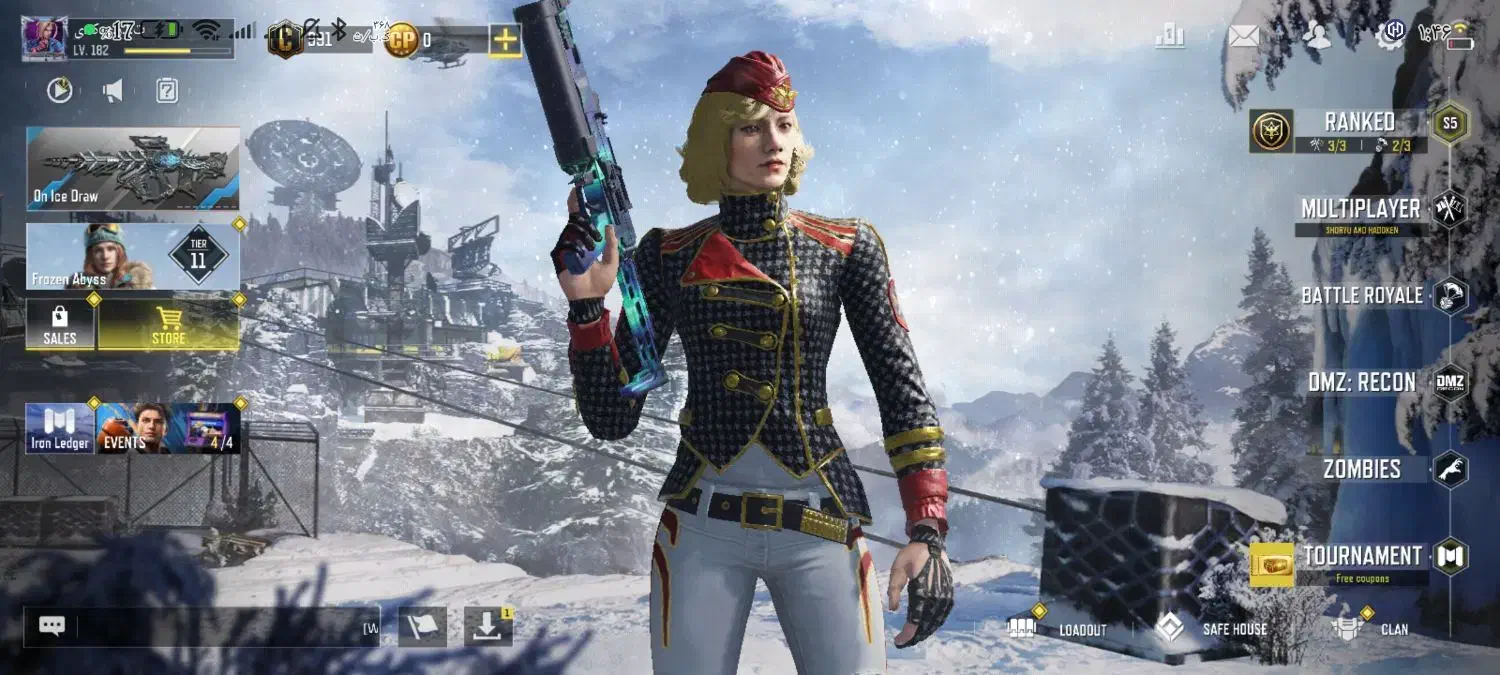Screen dimensions: 1500x675
Task: Open the Iron Ledger tile
Action: 59,429
